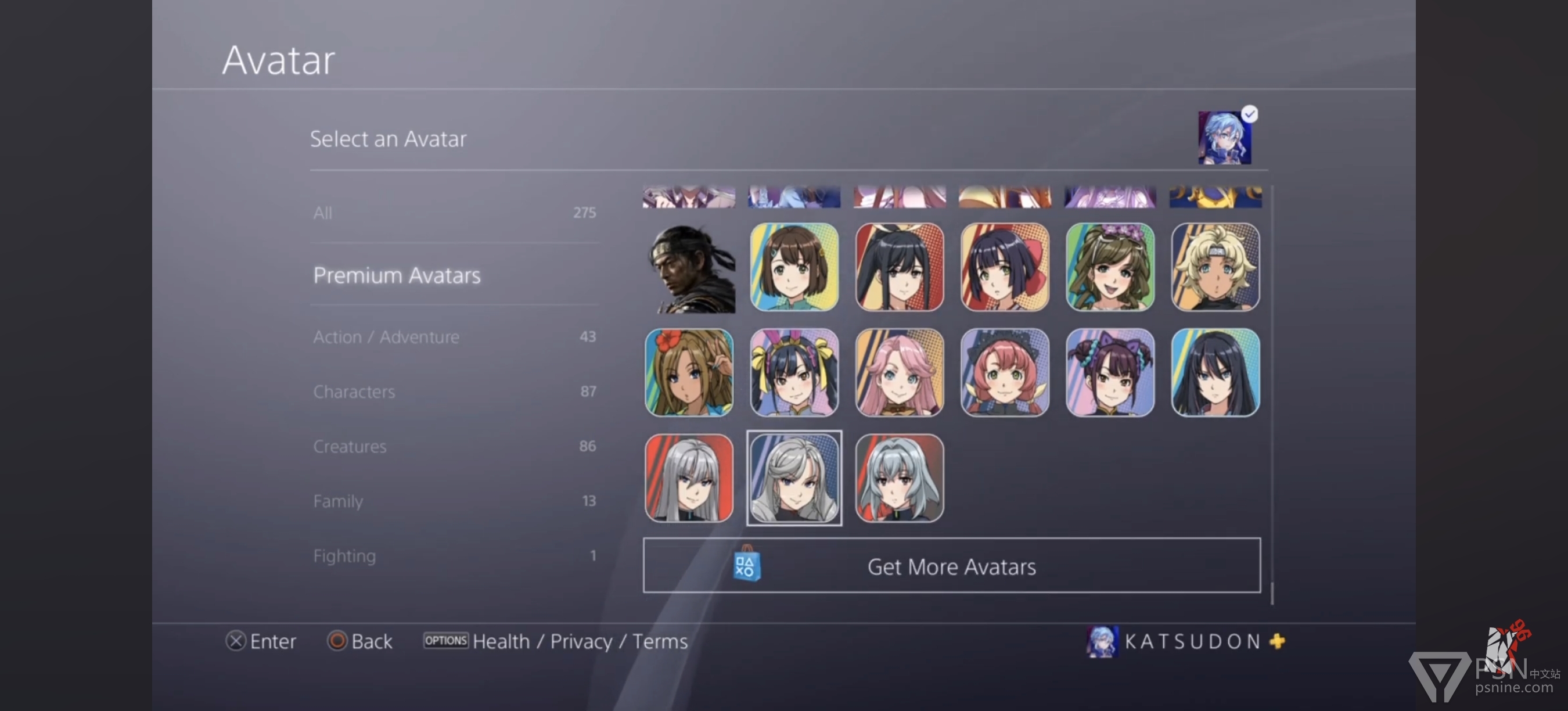The height and width of the screenshot is (711, 1568).
Task: Switch to the Family category
Action: [x=454, y=501]
